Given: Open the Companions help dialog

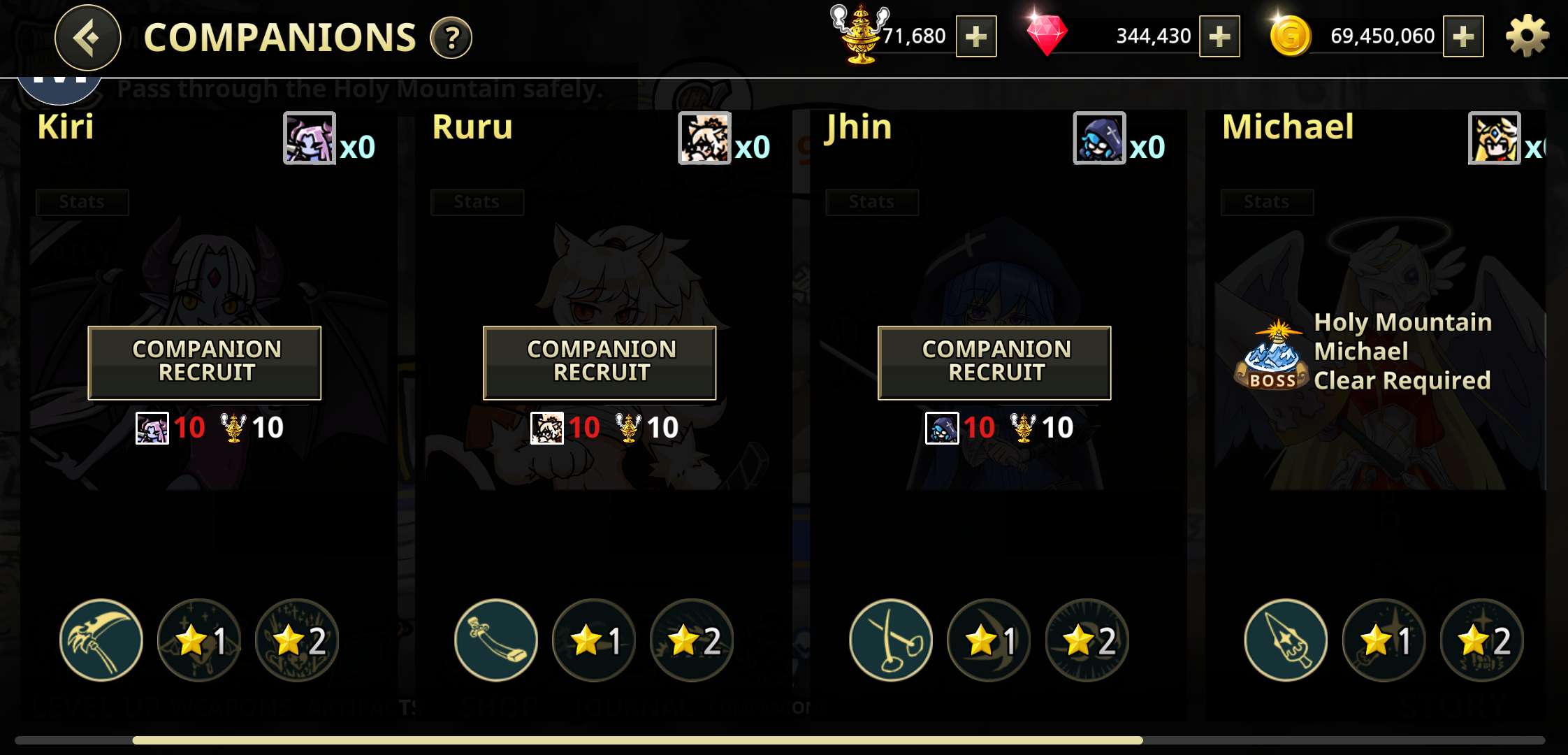Looking at the screenshot, I should coord(451,40).
